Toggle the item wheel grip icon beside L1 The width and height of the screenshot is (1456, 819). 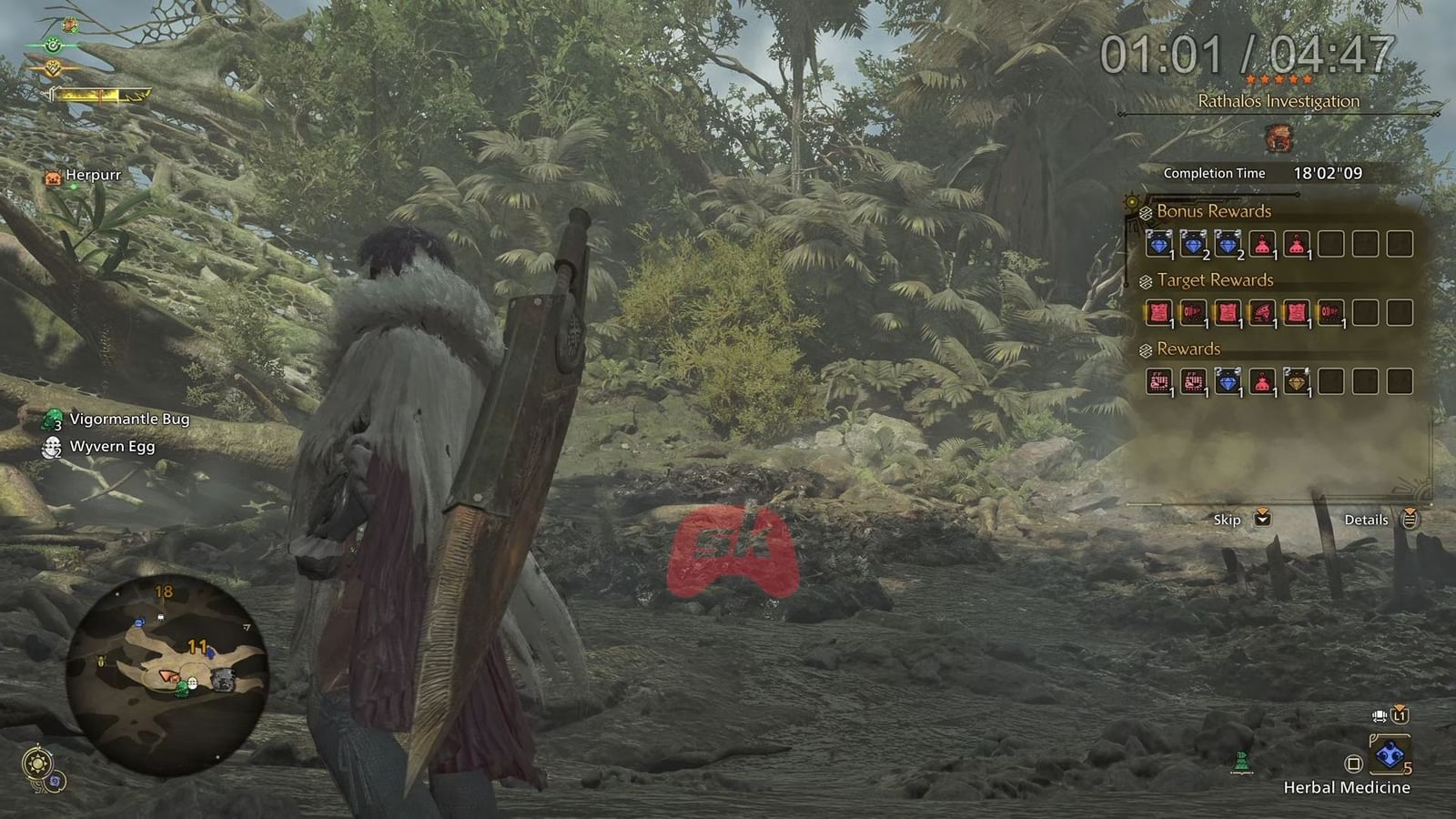click(1380, 715)
